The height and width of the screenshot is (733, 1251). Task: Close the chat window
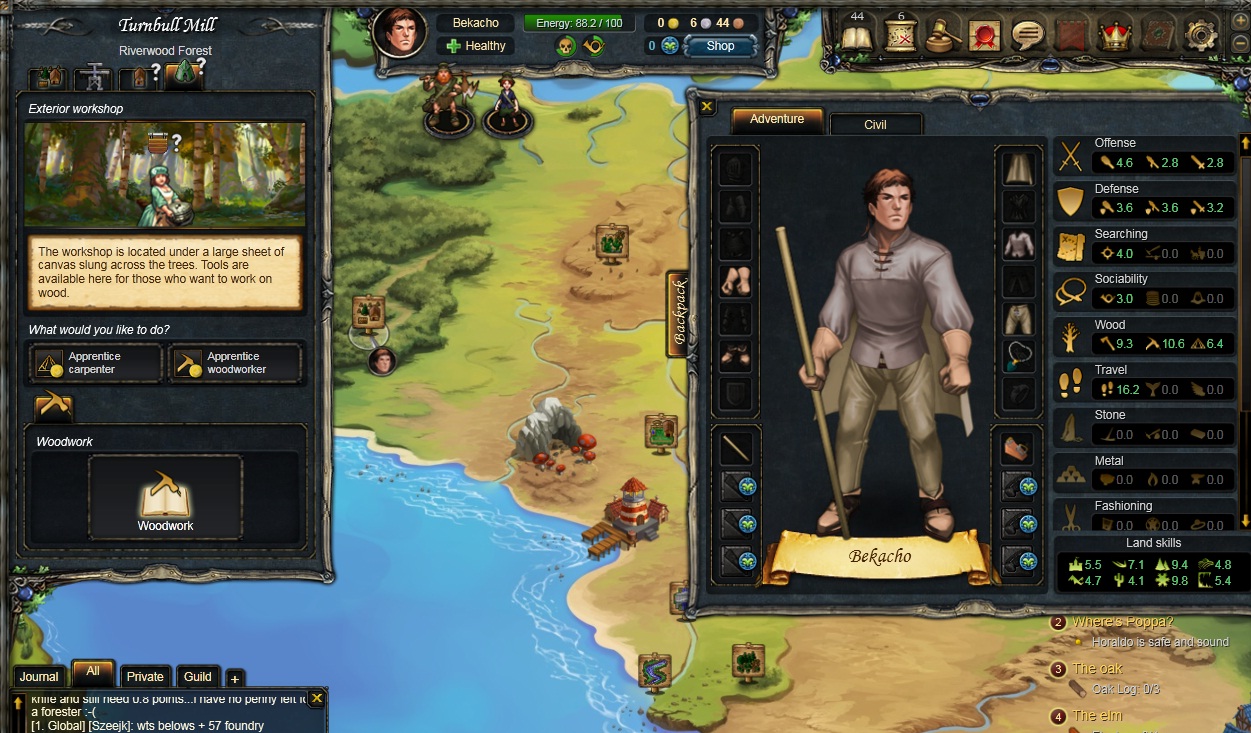[x=317, y=698]
